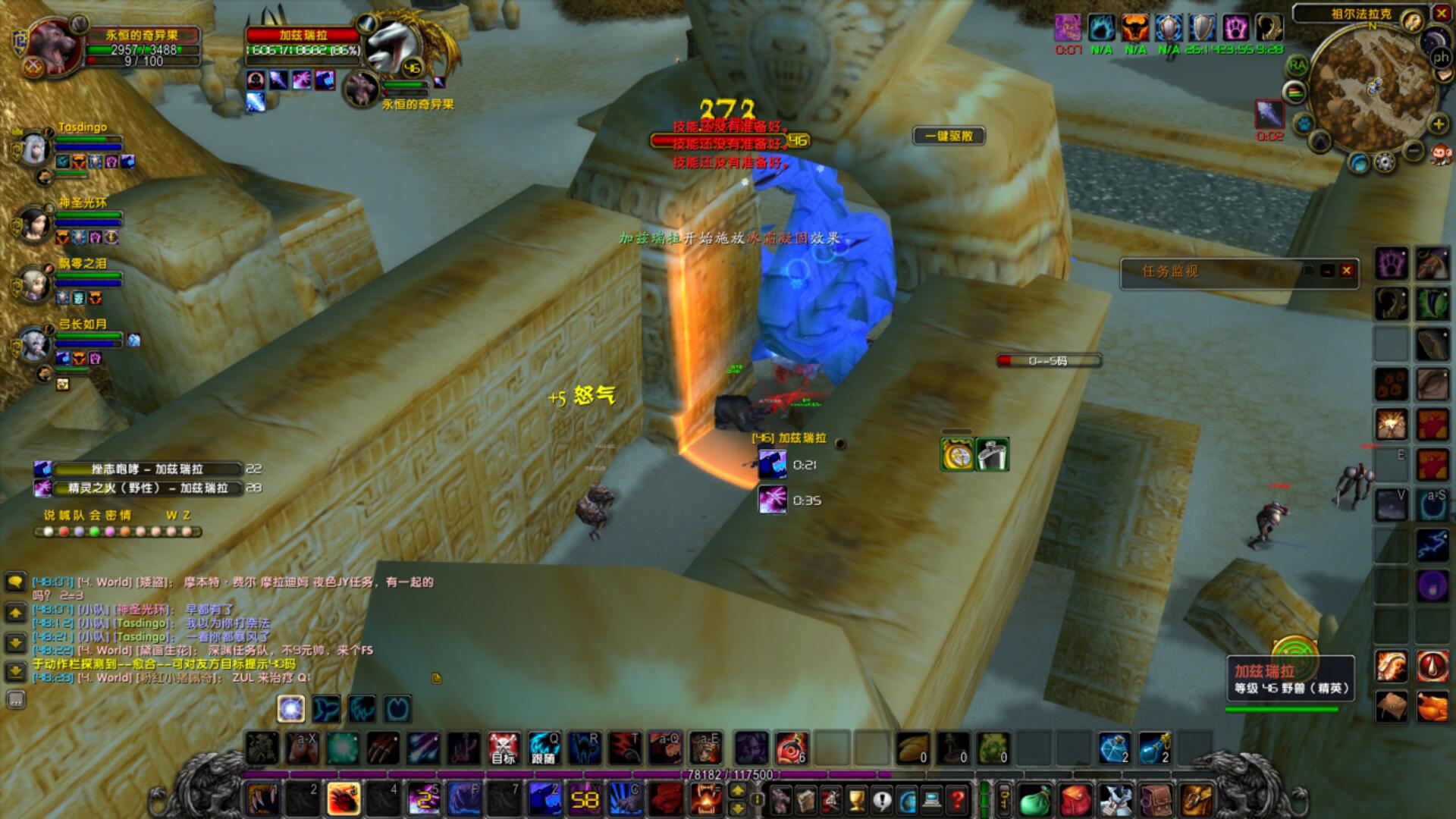Use the roast chicken food item
Image resolution: width=1456 pixels, height=819 pixels.
click(1432, 707)
